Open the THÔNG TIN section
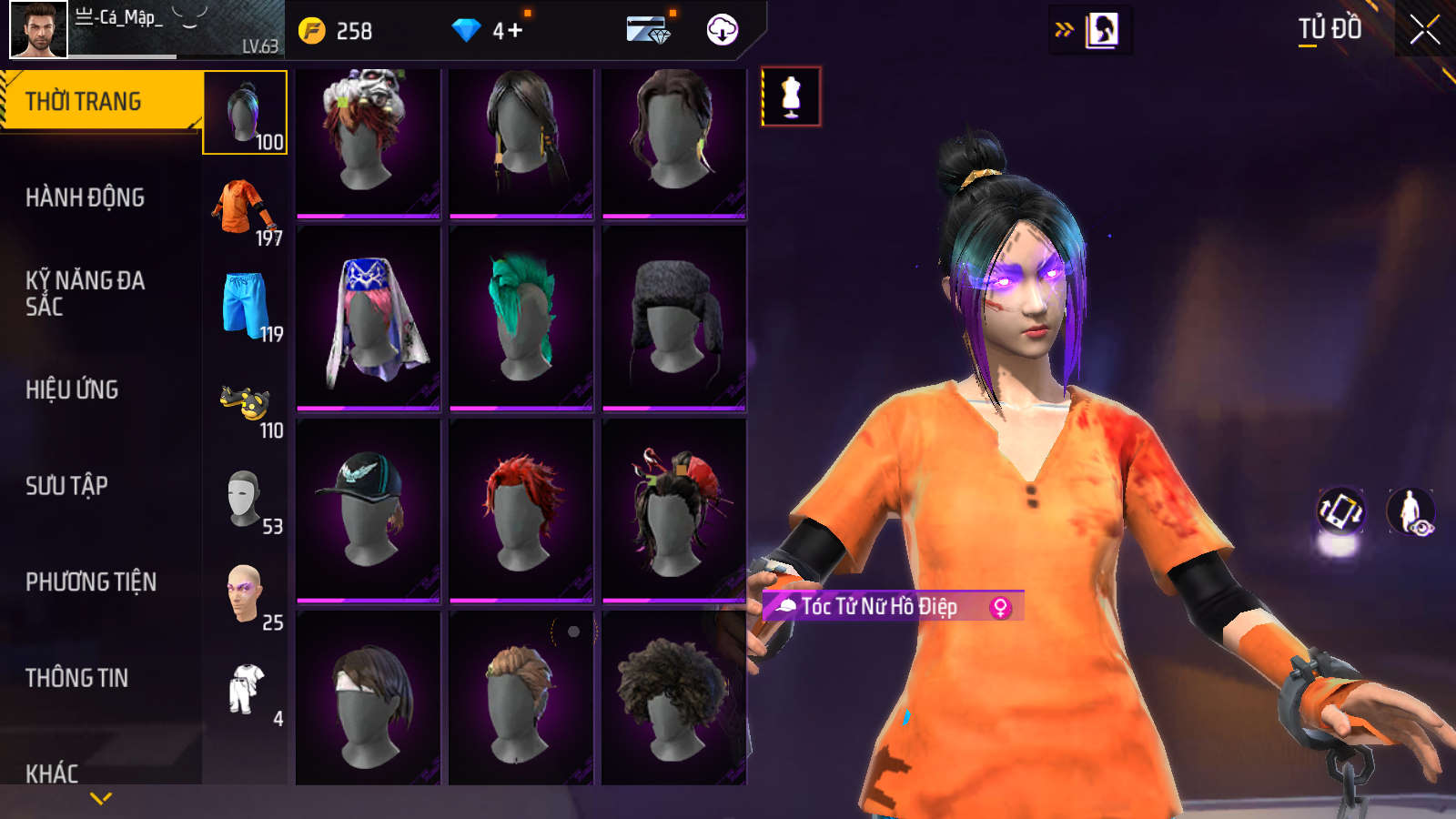Image resolution: width=1456 pixels, height=819 pixels. coord(76,678)
